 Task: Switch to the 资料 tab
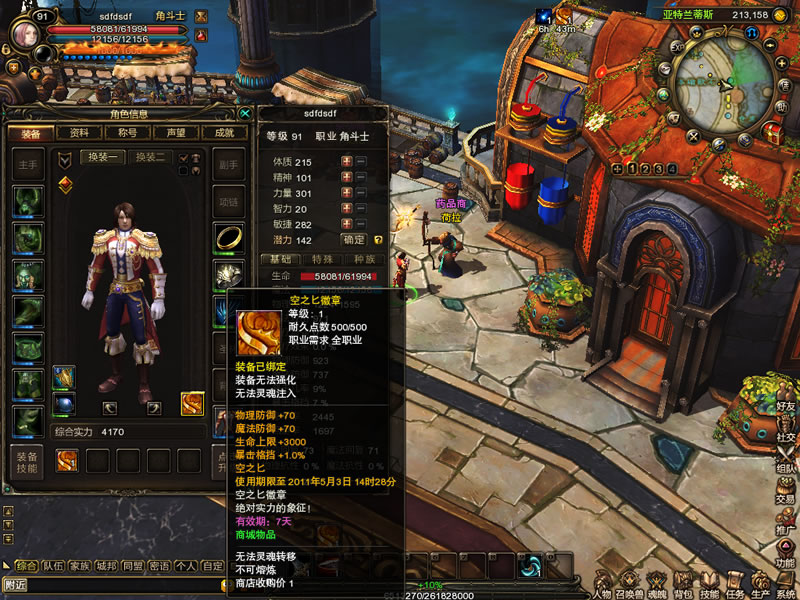(x=79, y=133)
